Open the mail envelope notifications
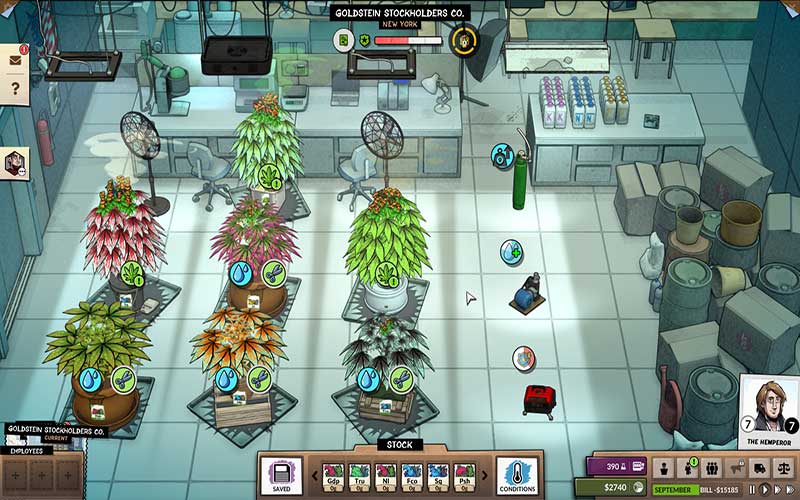This screenshot has width=800, height=500. (x=16, y=59)
